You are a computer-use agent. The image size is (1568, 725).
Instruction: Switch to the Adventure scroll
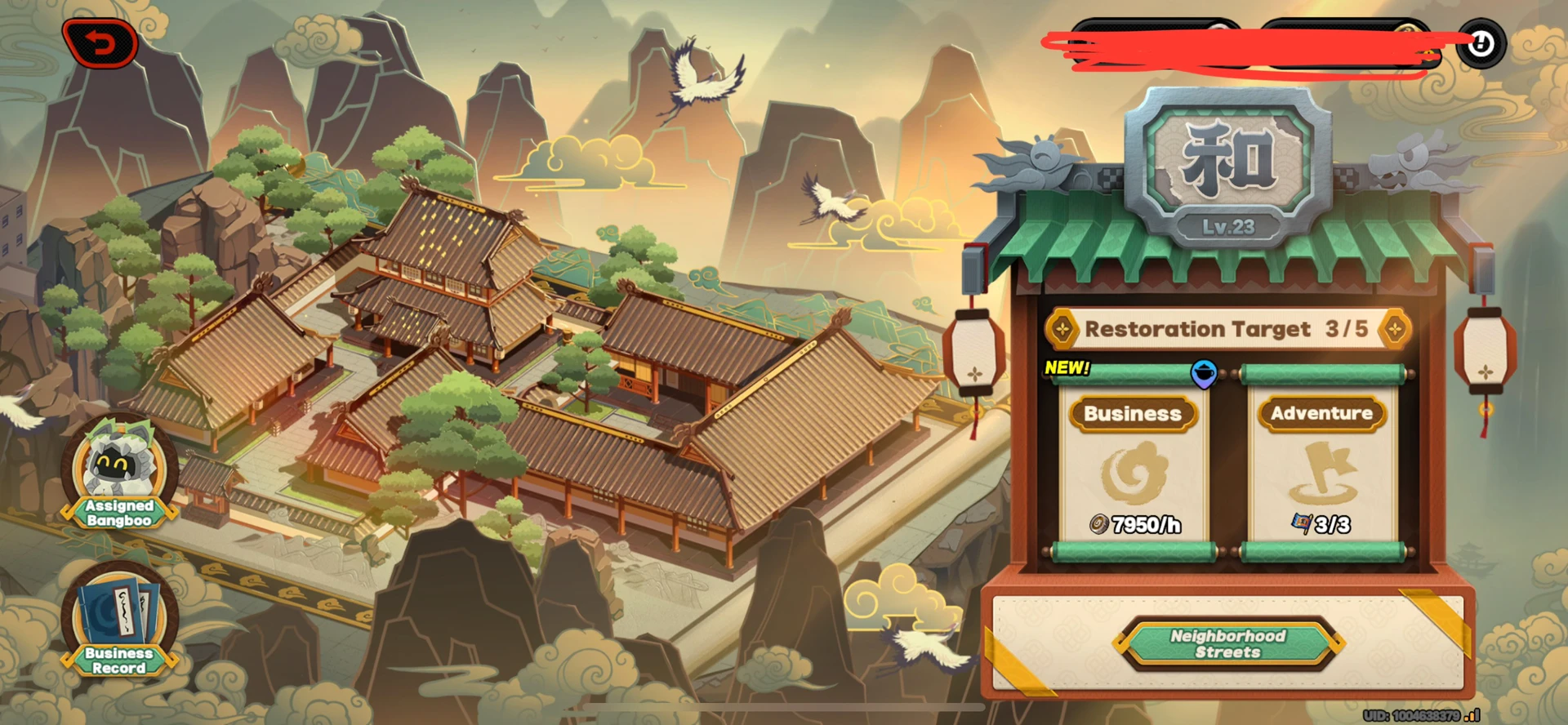click(x=1321, y=414)
